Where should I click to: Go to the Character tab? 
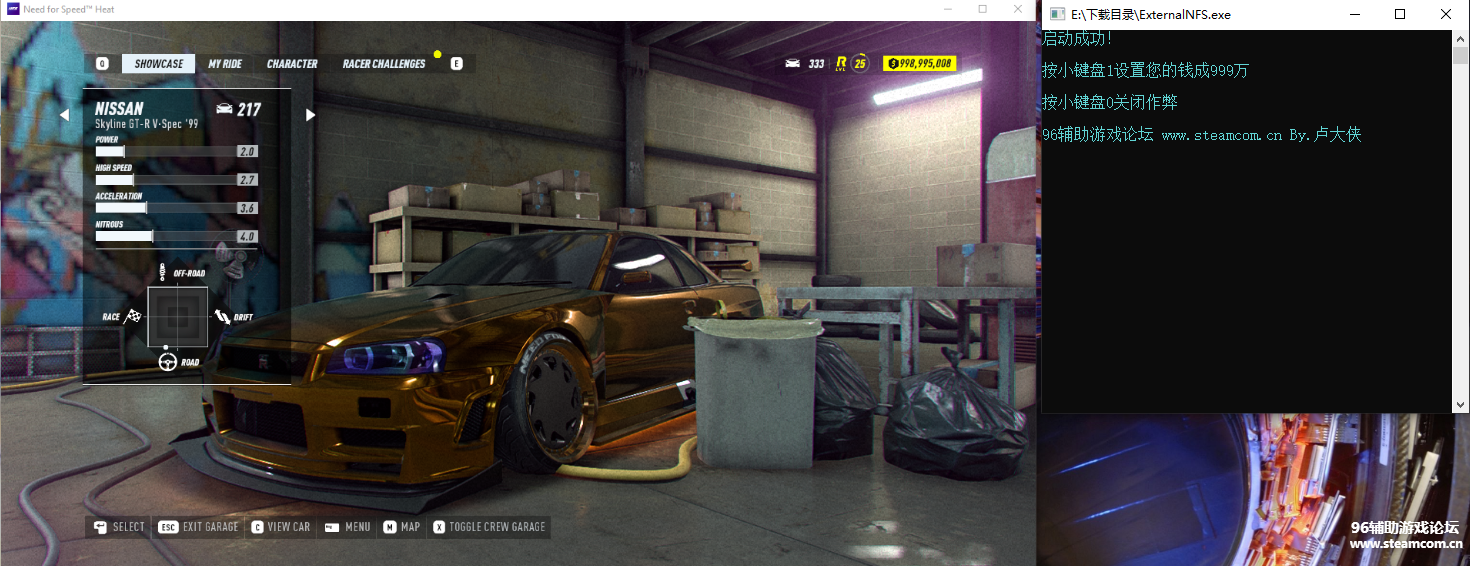coord(292,64)
